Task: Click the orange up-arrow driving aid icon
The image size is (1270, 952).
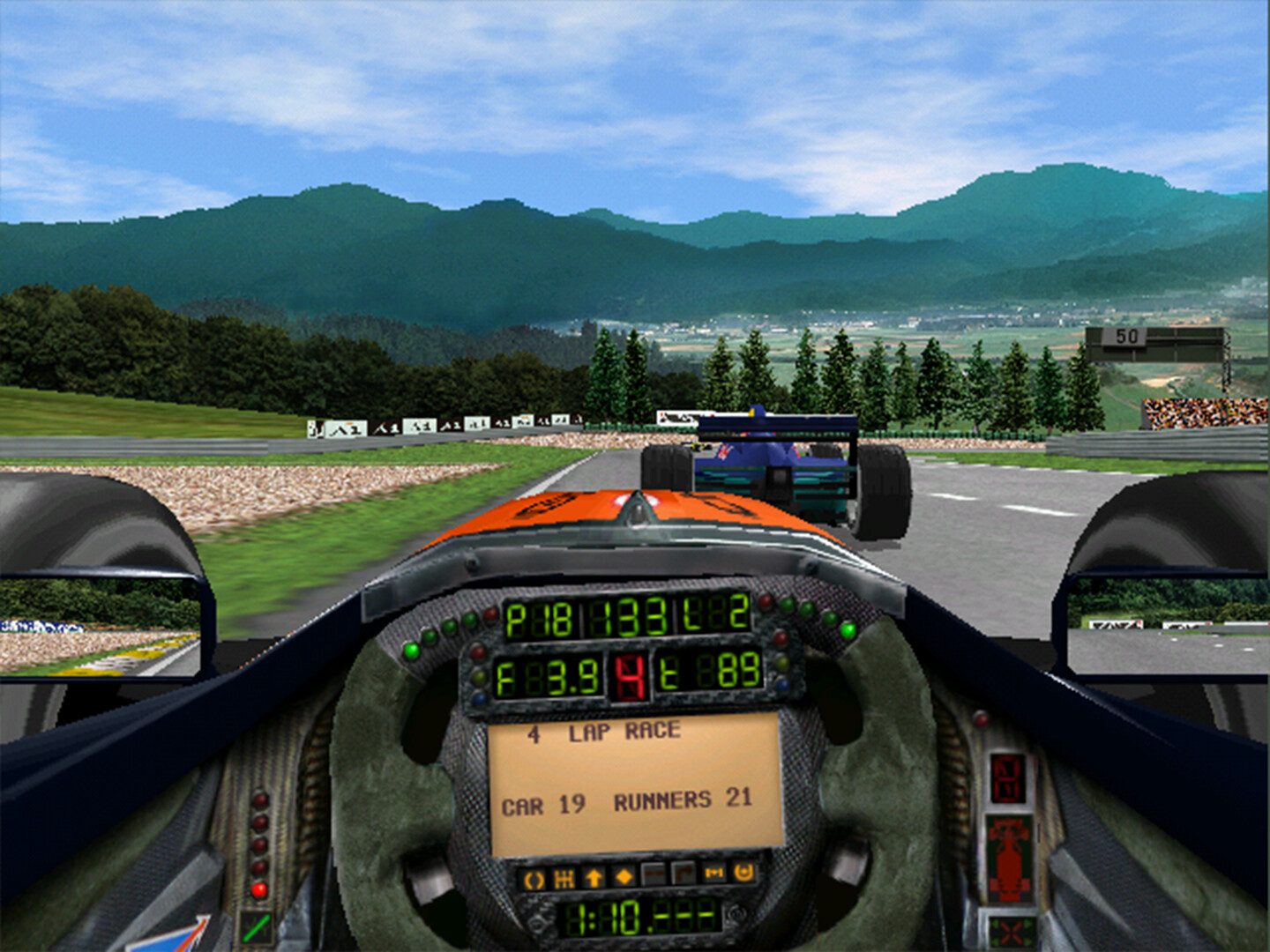Action: [x=594, y=877]
